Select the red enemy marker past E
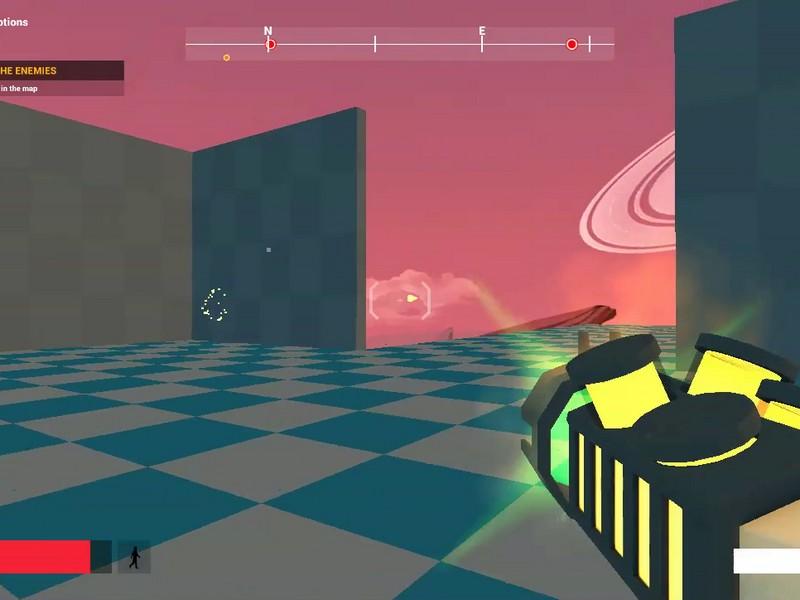 coord(572,44)
